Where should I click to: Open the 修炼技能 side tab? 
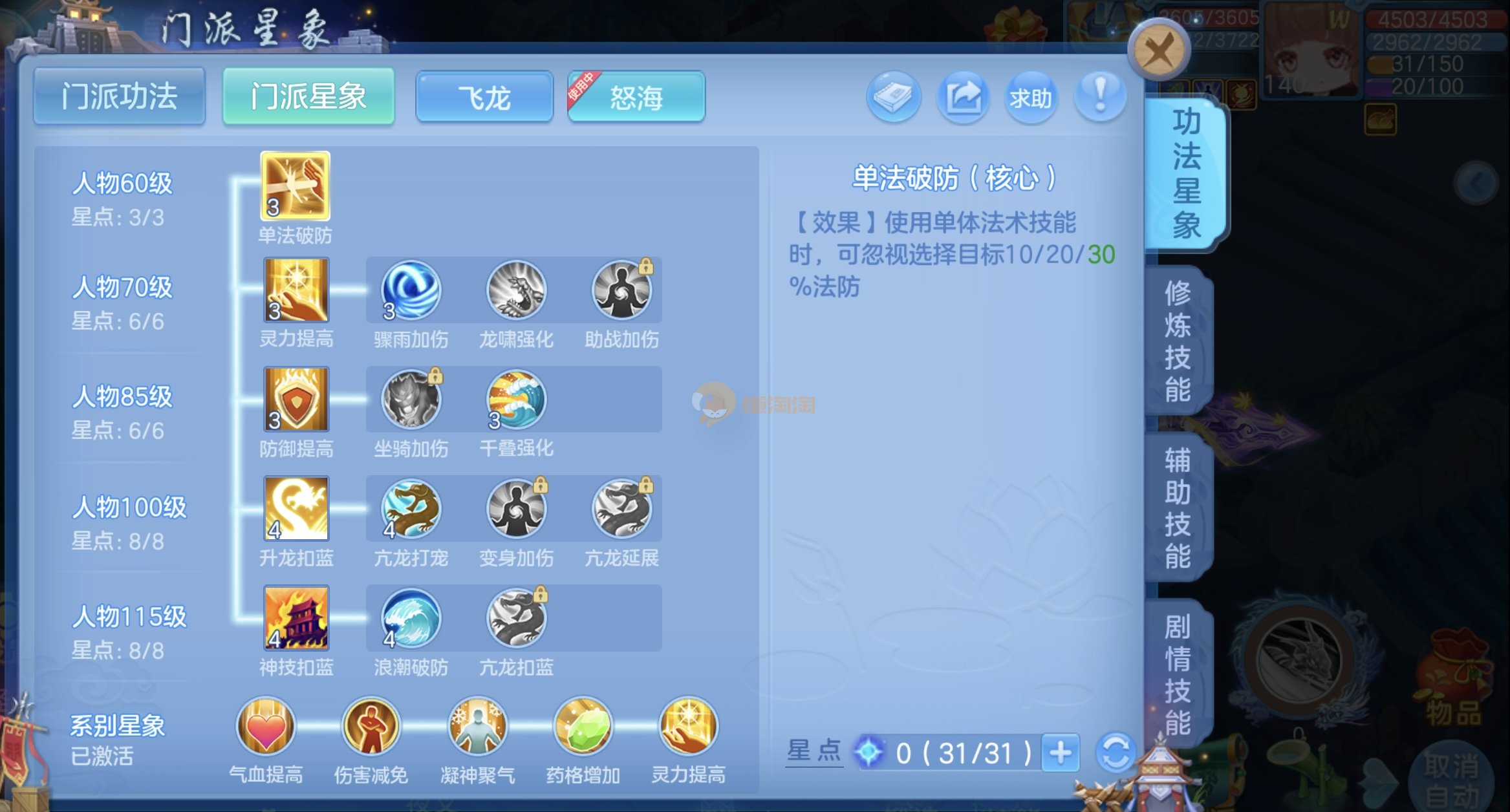pos(1178,341)
